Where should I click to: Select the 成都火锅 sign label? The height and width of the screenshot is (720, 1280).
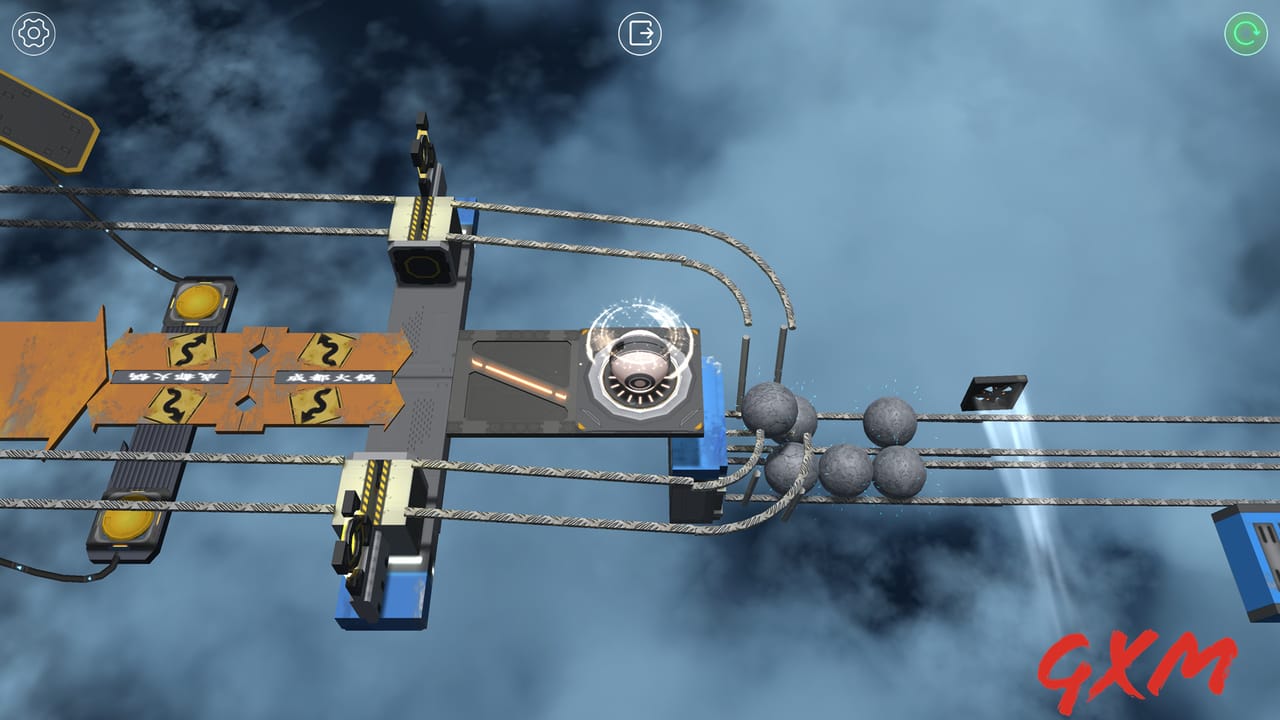click(335, 378)
